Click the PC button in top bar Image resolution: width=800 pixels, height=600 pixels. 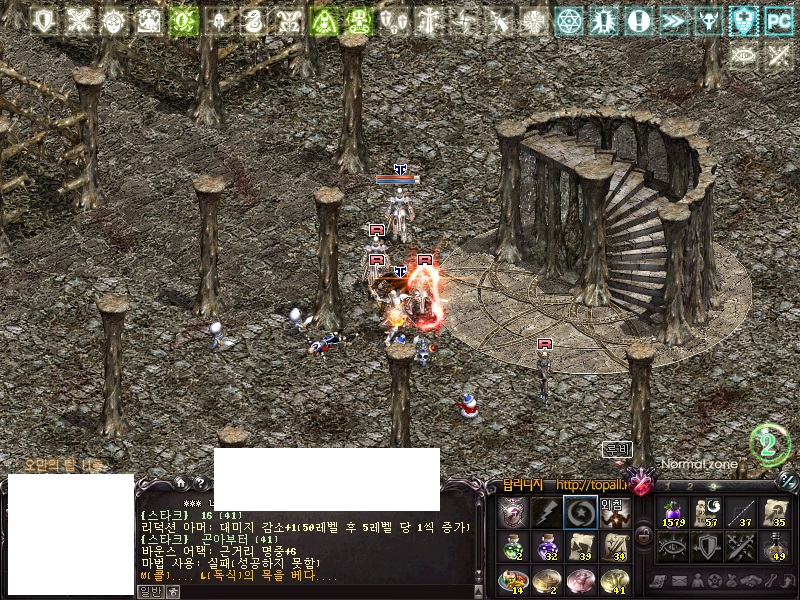777,20
